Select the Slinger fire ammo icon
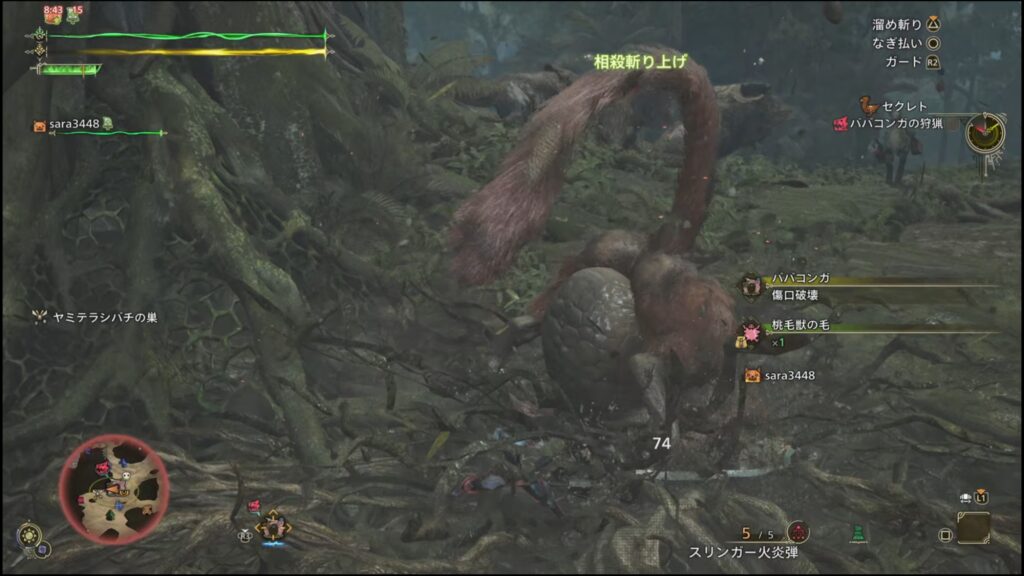The image size is (1024, 576). (798, 532)
